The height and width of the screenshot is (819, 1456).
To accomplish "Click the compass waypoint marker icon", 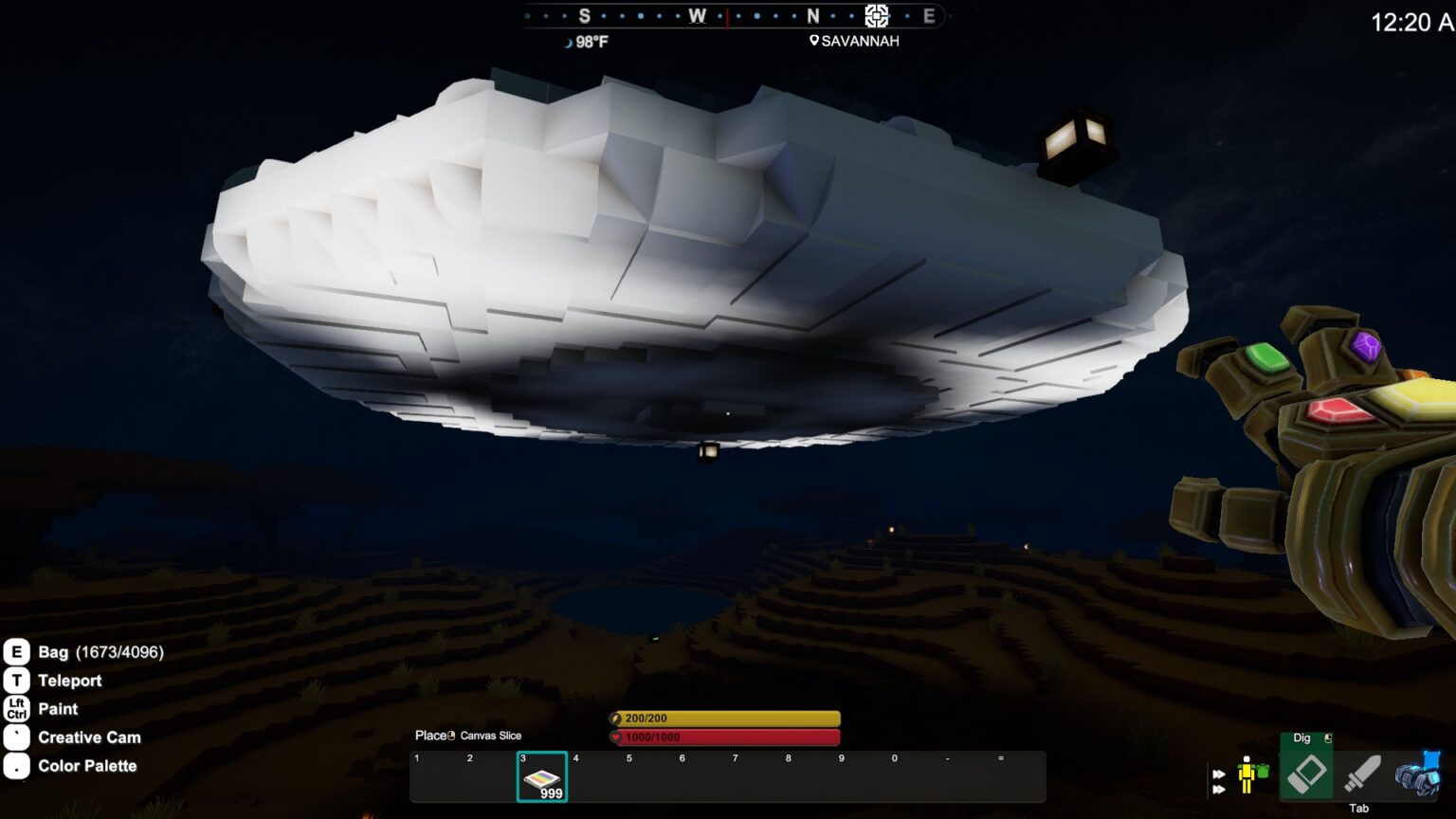I will click(x=877, y=15).
